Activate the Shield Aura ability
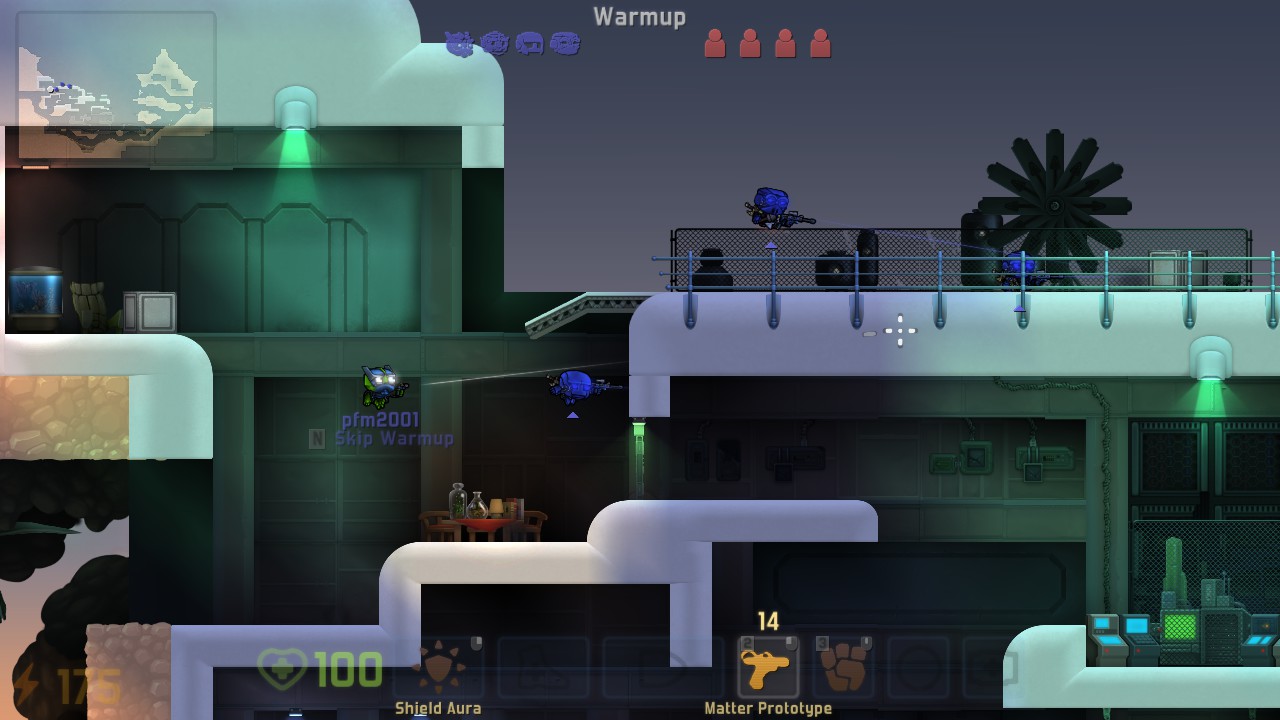This screenshot has width=1280, height=720. coord(439,667)
